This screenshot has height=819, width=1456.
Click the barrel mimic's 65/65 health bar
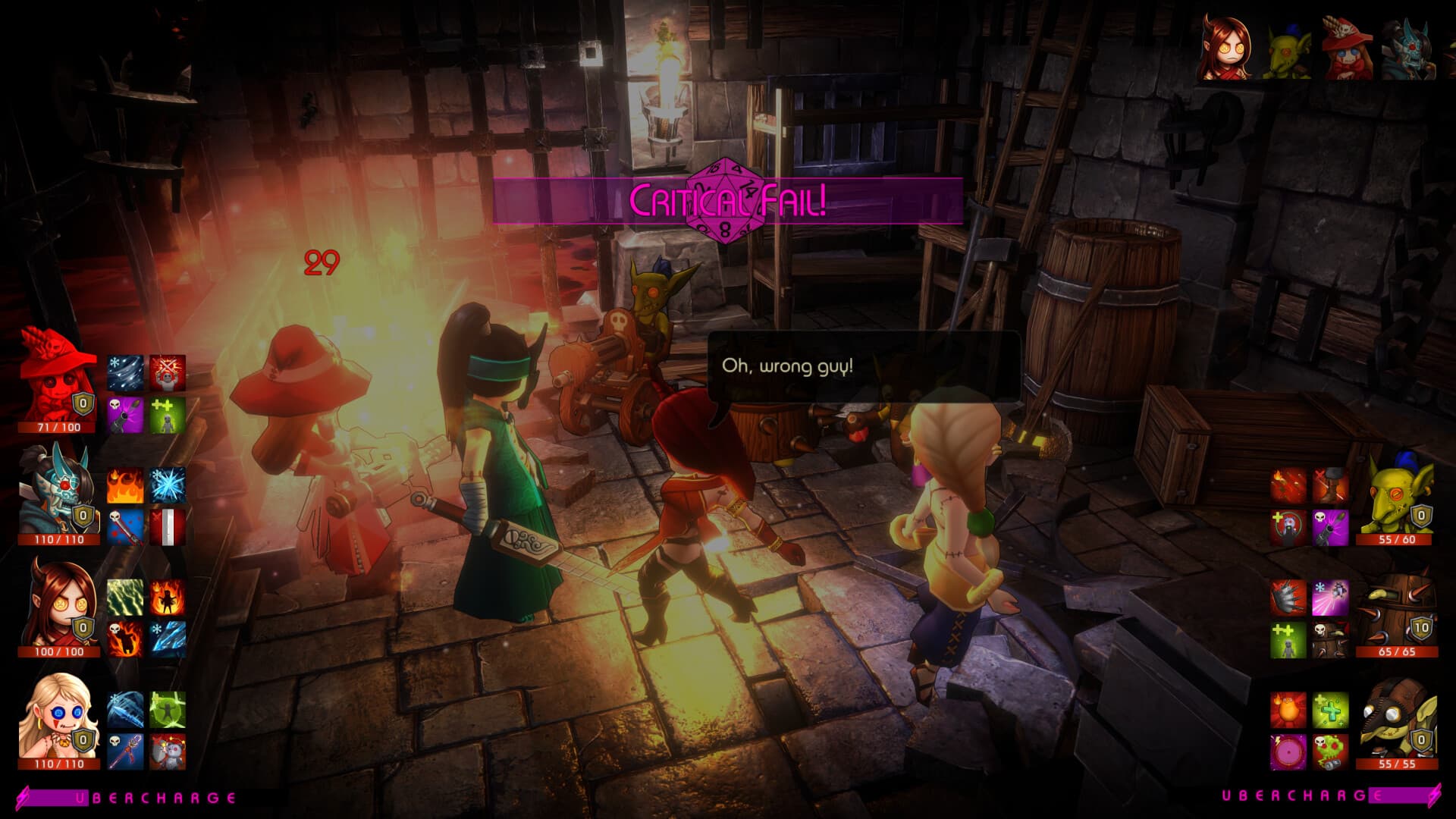1398,650
